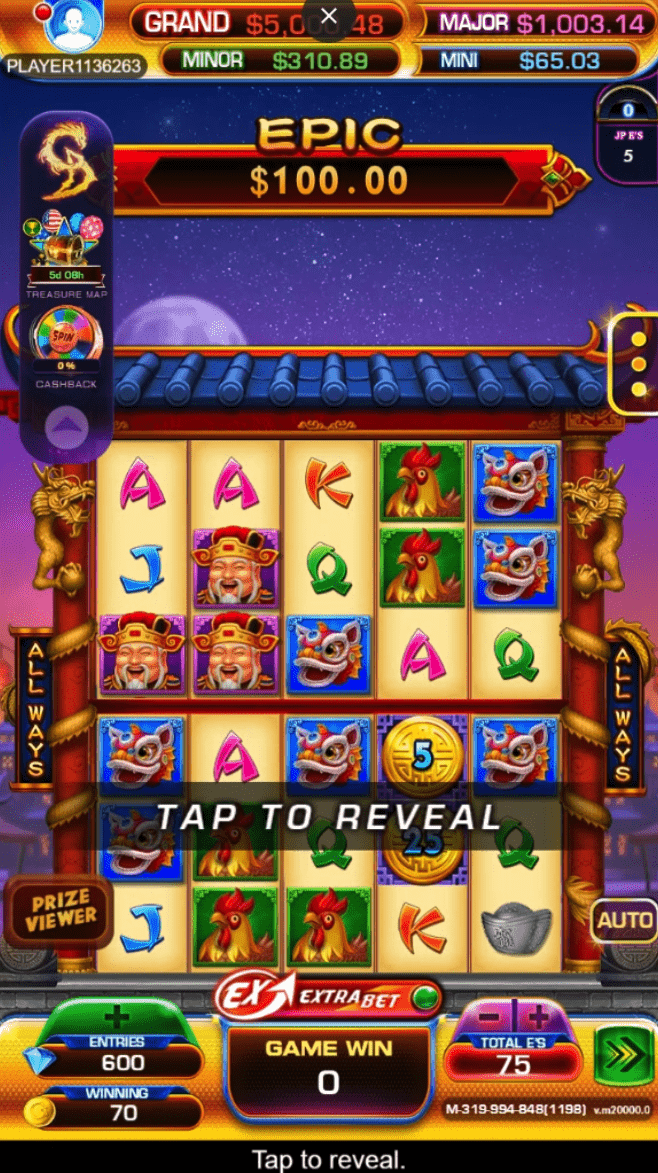This screenshot has width=658, height=1173.
Task: Add entries with the green plus button
Action: point(117,1018)
